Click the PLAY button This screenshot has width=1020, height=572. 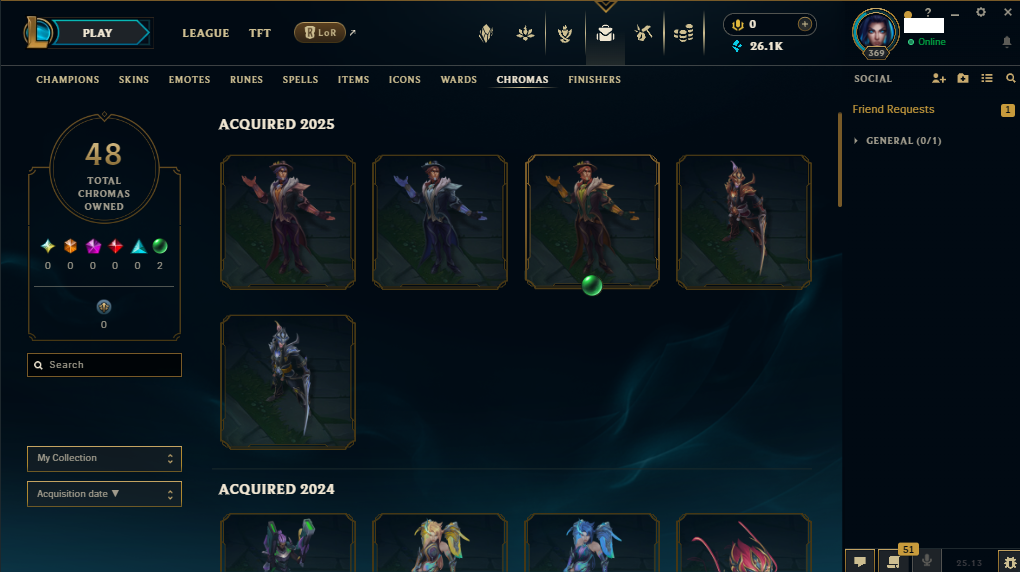(x=97, y=33)
